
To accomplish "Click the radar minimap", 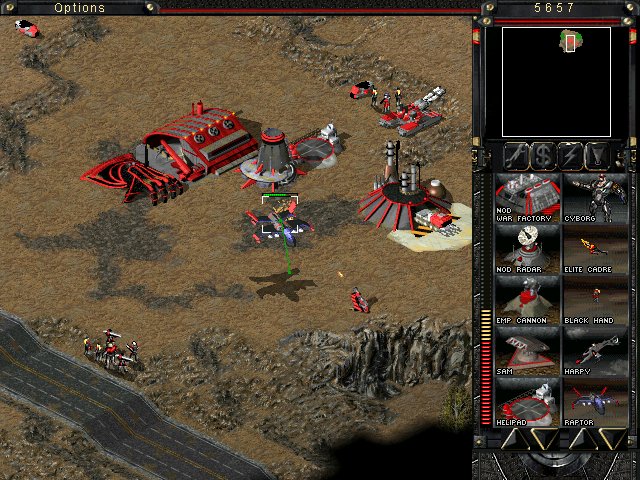I will 556,82.
